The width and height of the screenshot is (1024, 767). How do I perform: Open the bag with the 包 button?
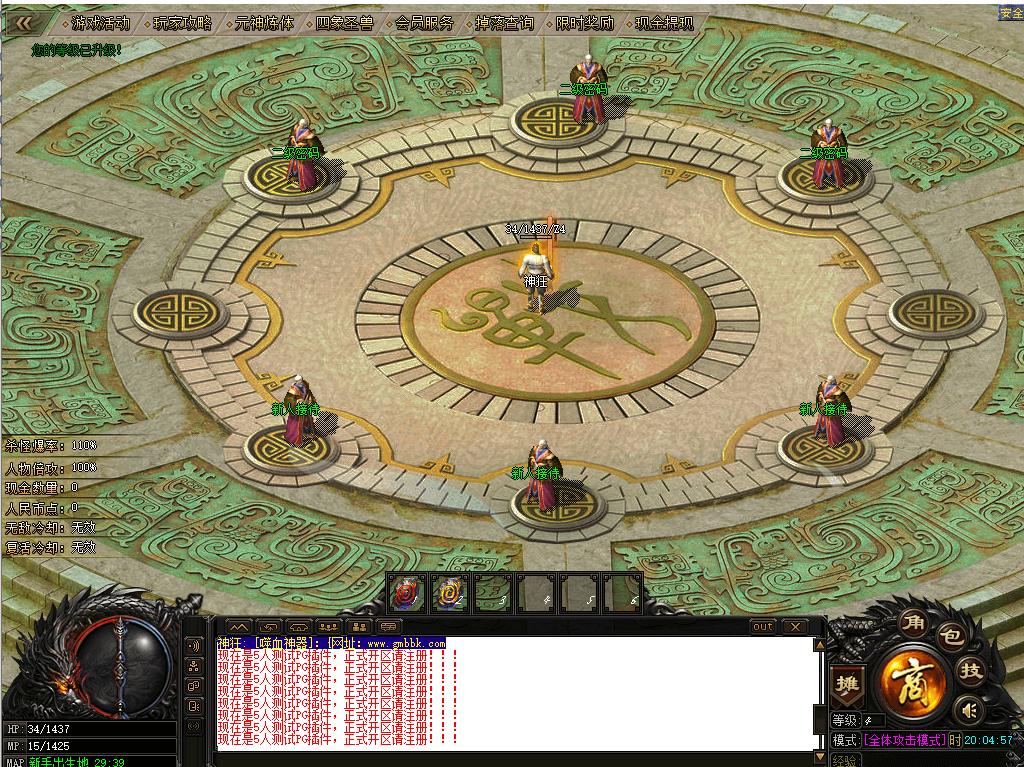click(953, 634)
